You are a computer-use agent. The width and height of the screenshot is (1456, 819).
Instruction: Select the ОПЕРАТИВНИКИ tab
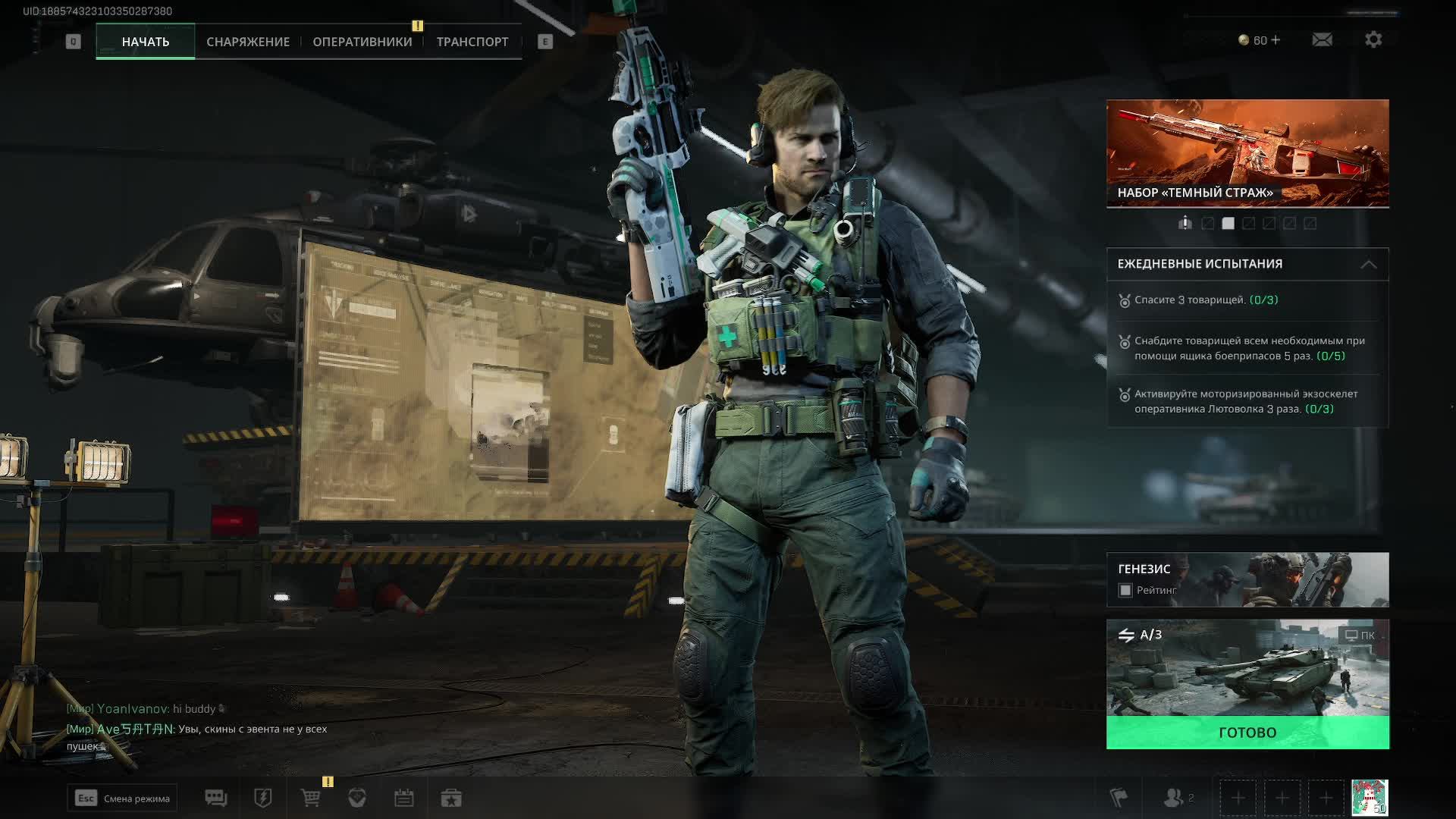(x=362, y=42)
